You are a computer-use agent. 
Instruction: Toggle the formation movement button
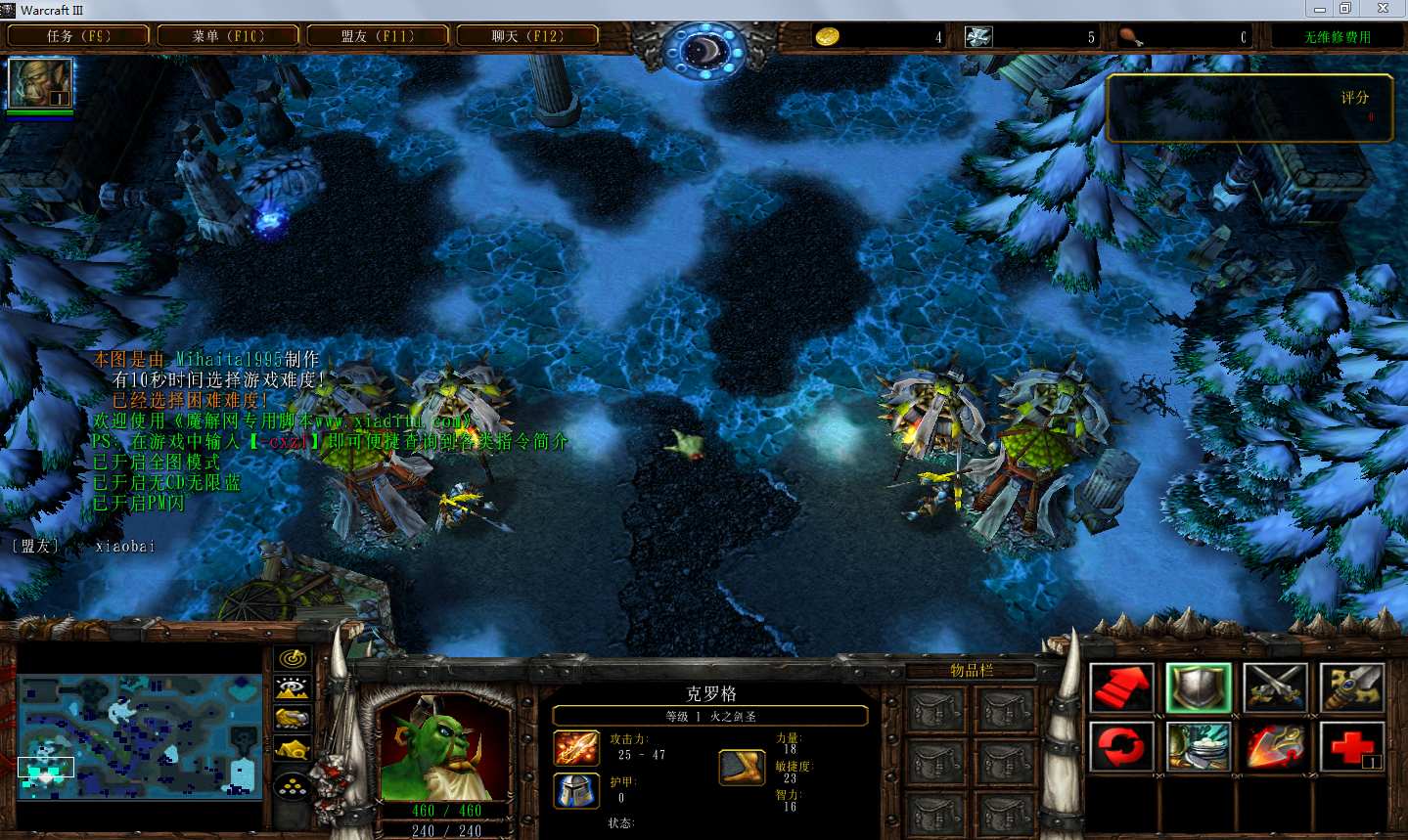click(293, 785)
